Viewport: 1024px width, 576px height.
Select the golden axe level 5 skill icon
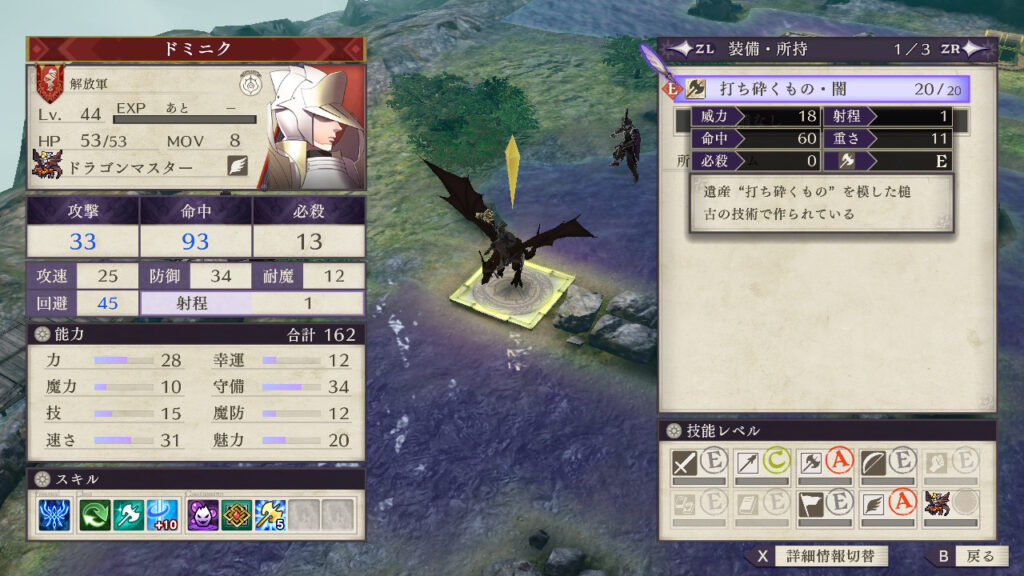(x=270, y=515)
